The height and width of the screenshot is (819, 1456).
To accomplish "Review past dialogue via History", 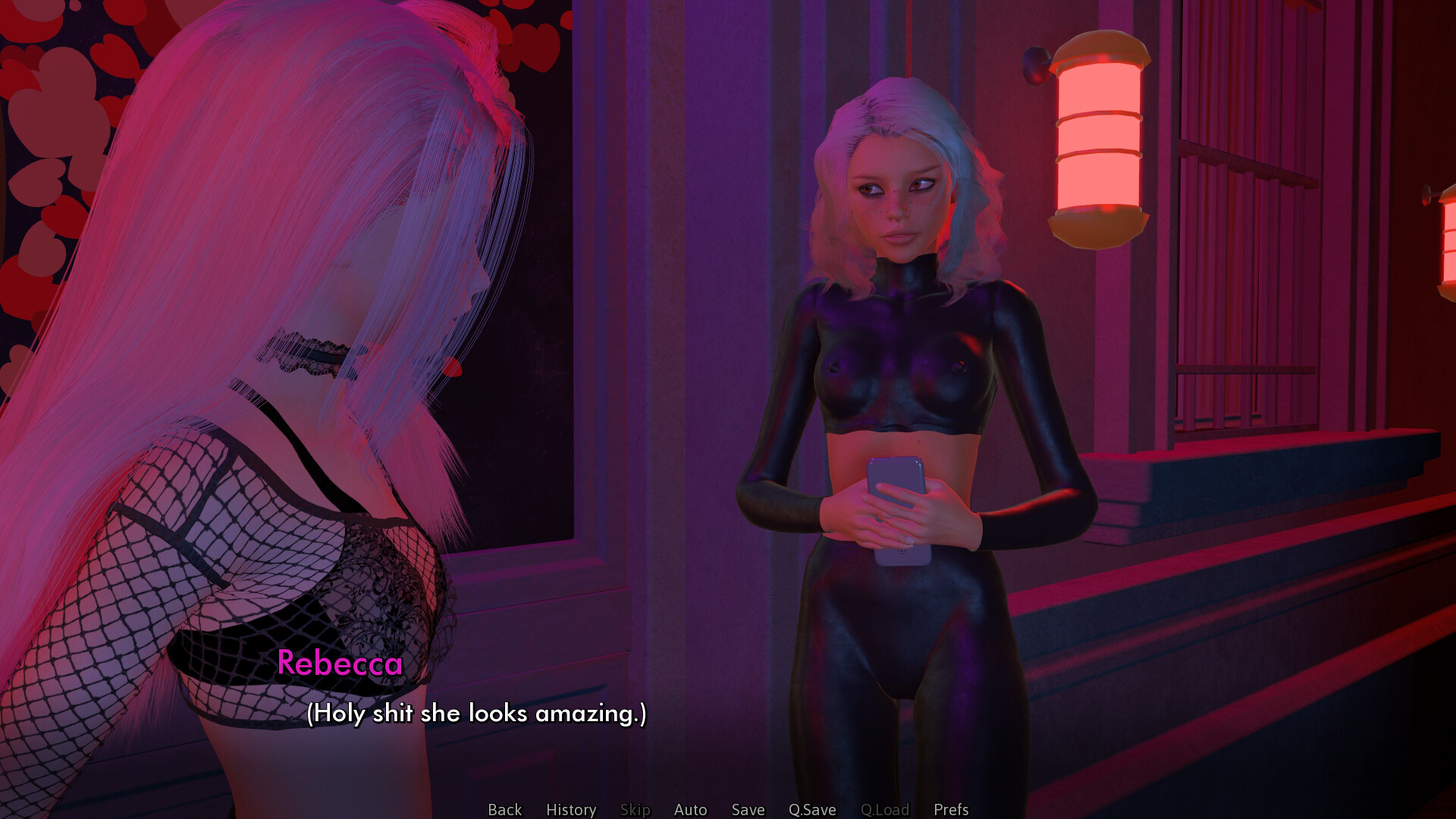I will coord(570,809).
